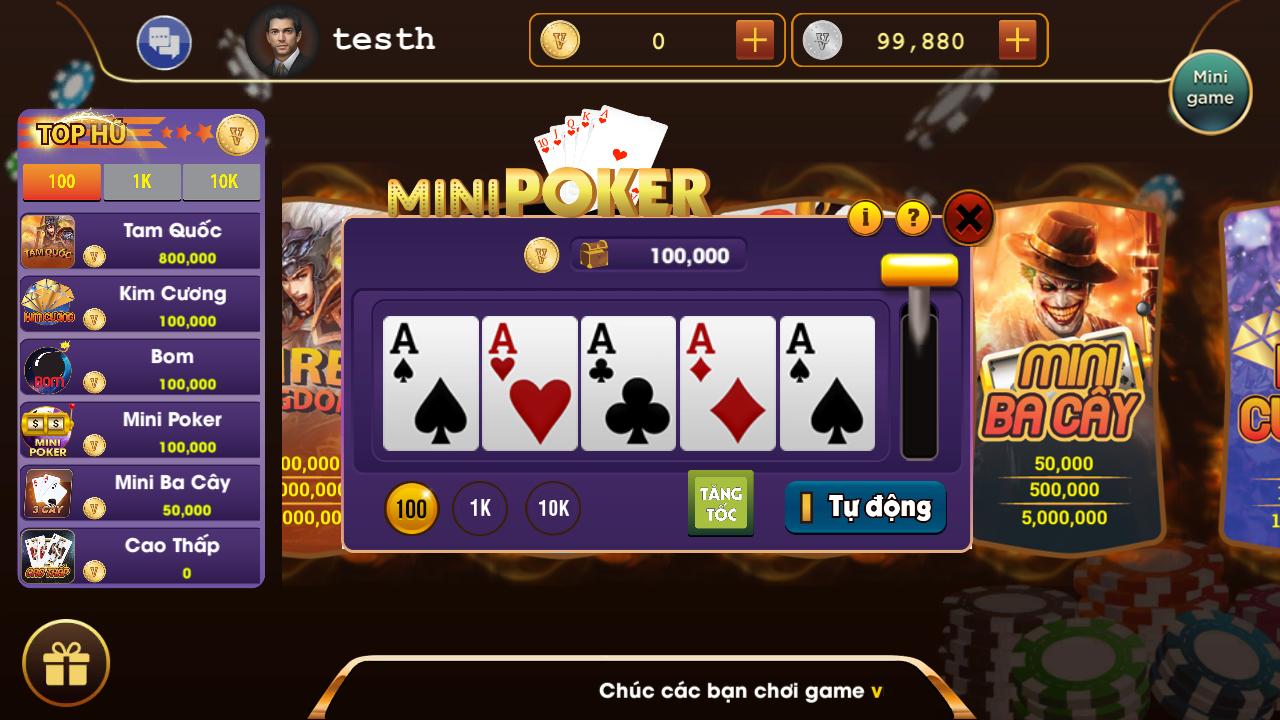Select the Cao Thấp game icon
1280x720 pixels.
[x=45, y=556]
